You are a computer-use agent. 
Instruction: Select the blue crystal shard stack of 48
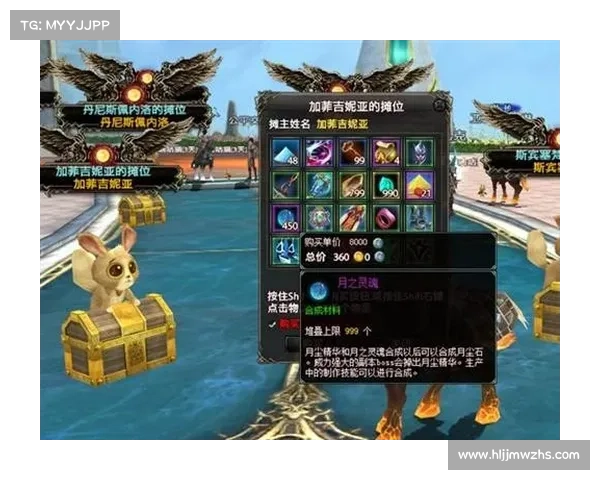click(285, 151)
